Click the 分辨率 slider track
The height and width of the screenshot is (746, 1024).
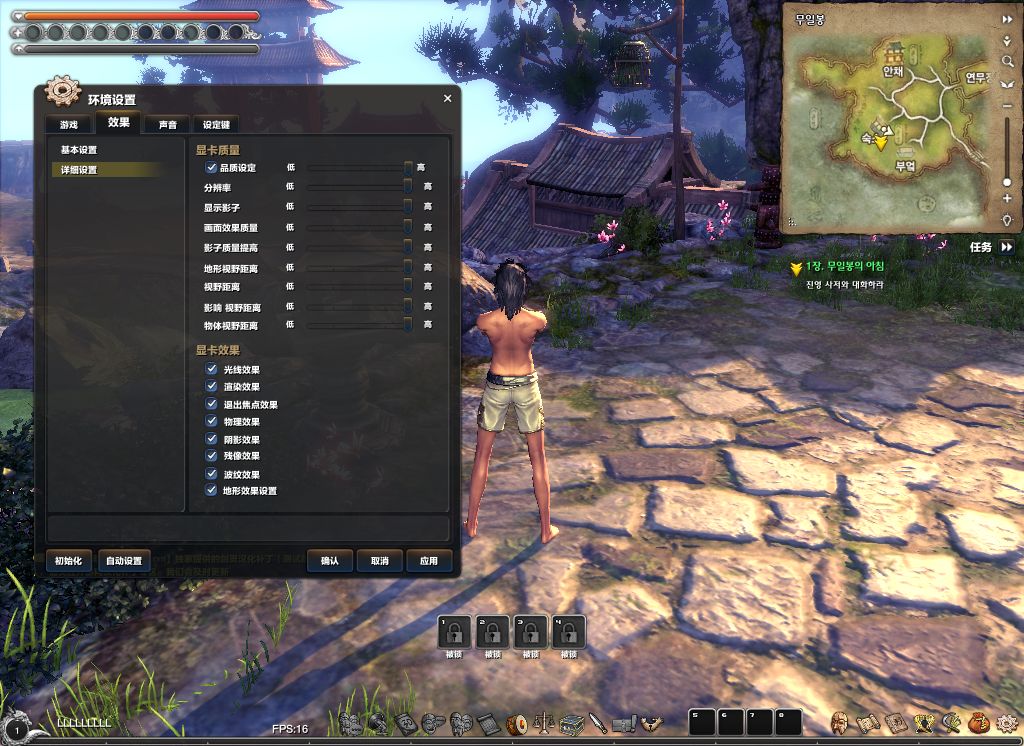pyautogui.click(x=358, y=187)
